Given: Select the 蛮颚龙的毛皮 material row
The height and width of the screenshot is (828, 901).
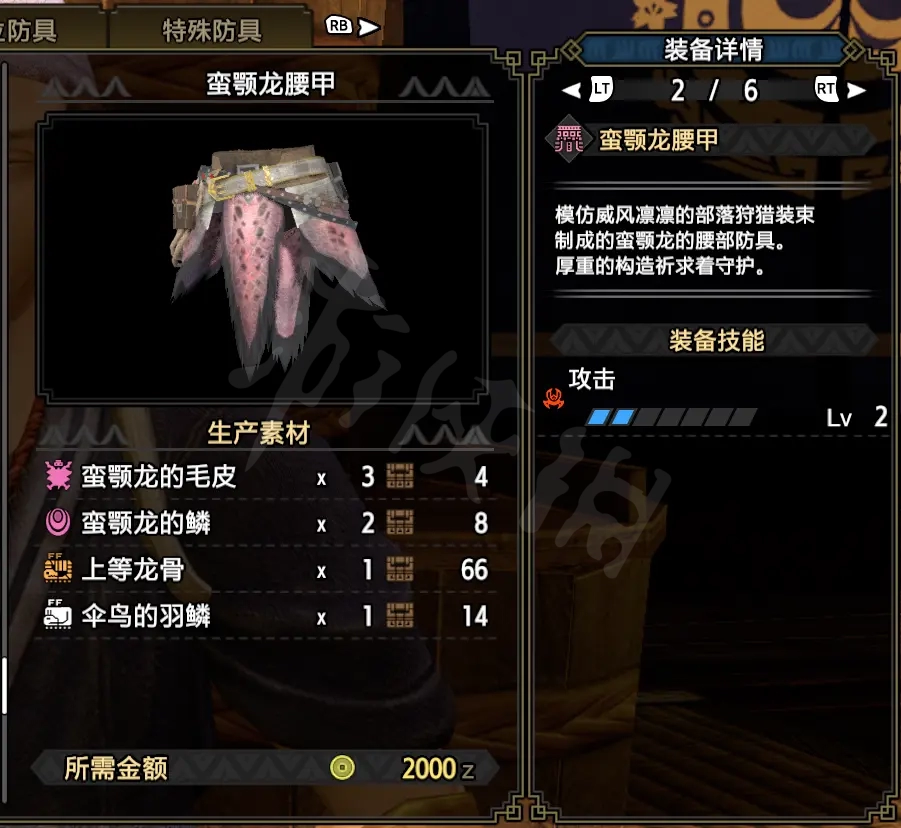Looking at the screenshot, I should pyautogui.click(x=265, y=477).
